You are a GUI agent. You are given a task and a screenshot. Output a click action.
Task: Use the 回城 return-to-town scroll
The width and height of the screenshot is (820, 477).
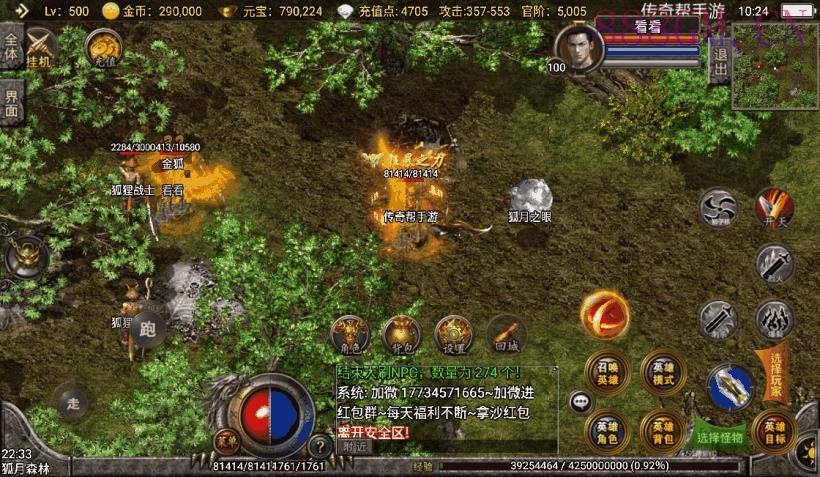504,332
